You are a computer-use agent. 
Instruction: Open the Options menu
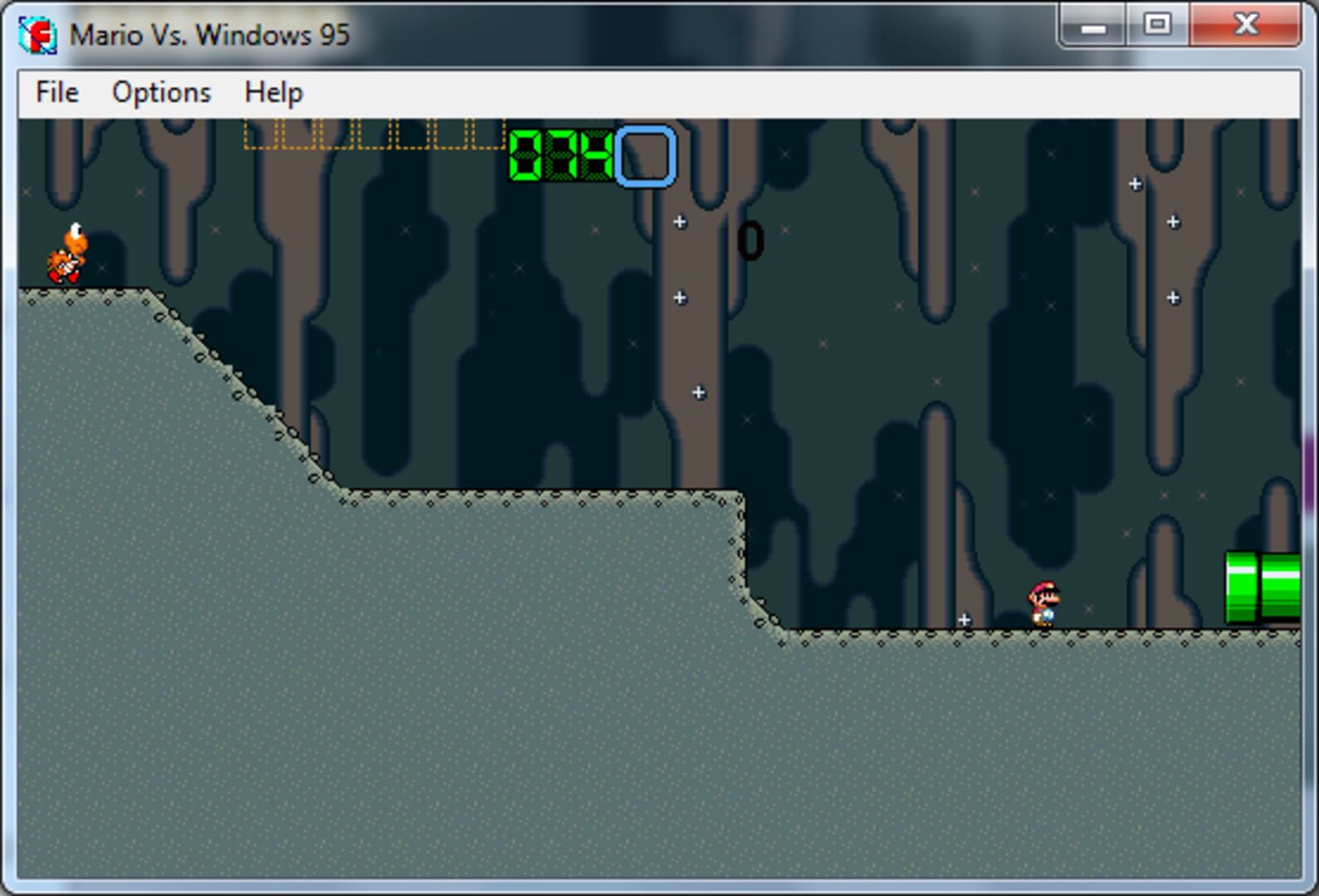click(161, 92)
